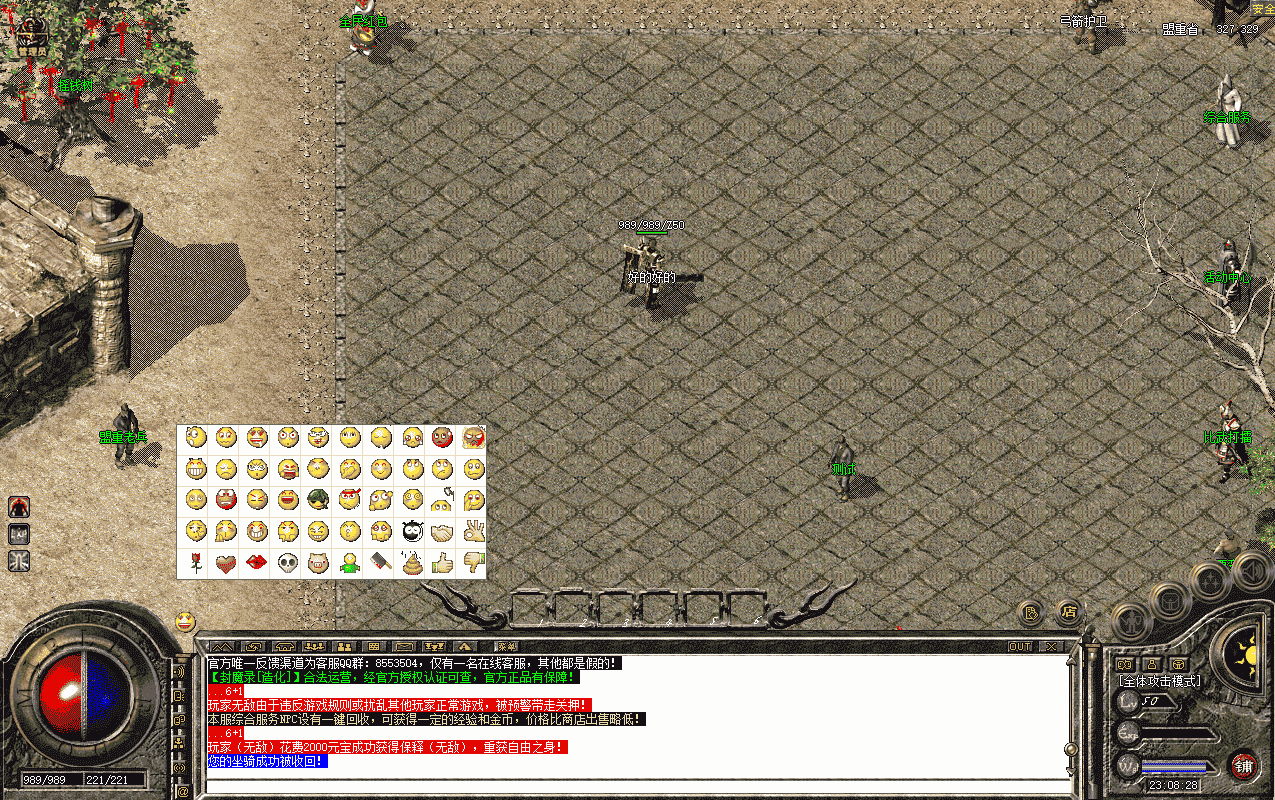Switch the 全体攻击模式 attack mode label

click(1160, 681)
